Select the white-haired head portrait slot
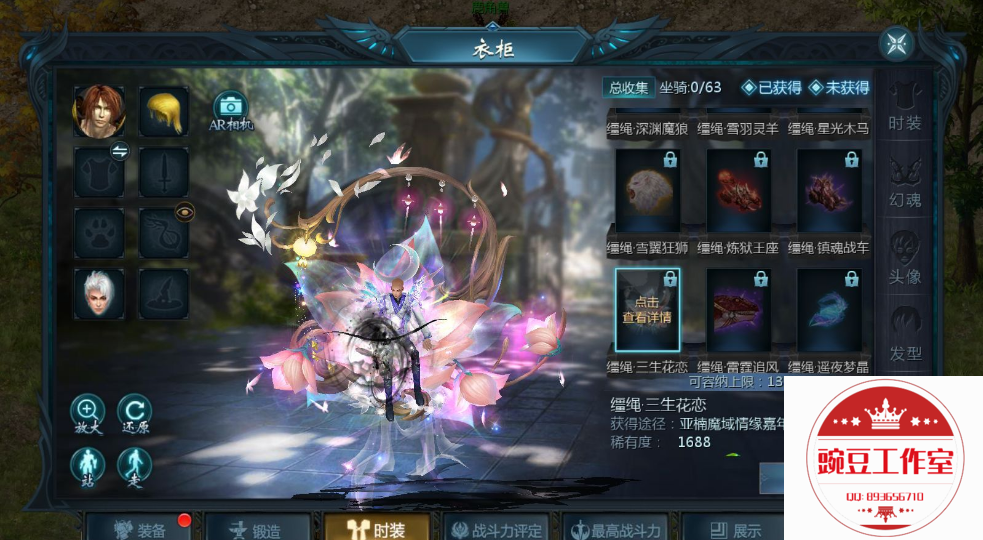983x540 pixels. point(99,294)
